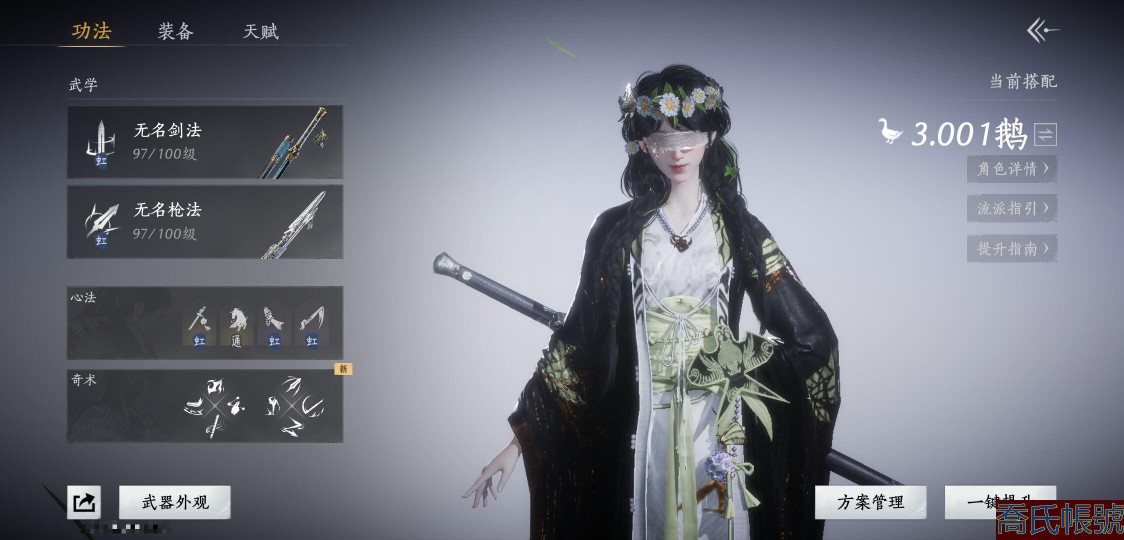Open the 无名剑法 martial art entry
Screen dimensions: 1124x540
(205, 142)
